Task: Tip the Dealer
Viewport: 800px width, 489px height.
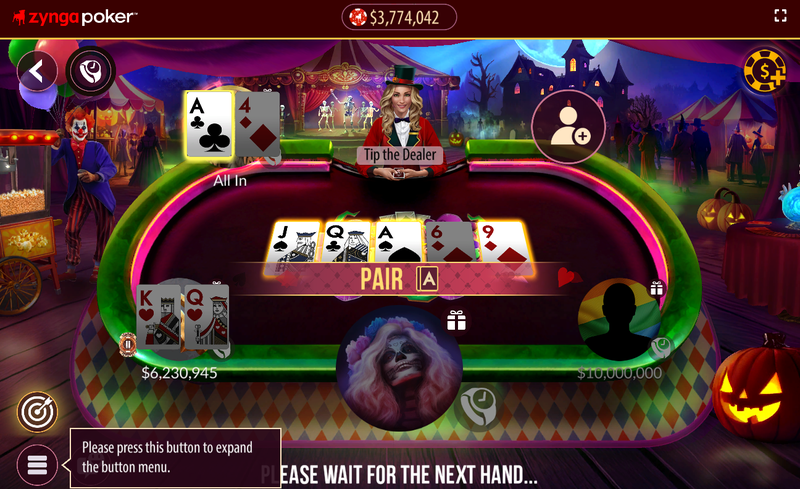Action: (400, 155)
